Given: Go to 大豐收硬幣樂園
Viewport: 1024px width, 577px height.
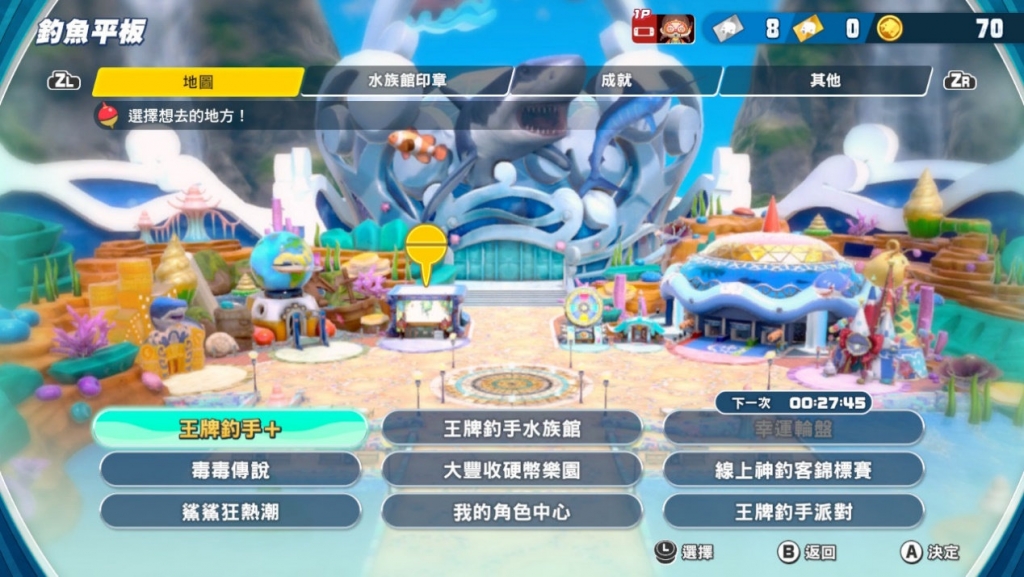Looking at the screenshot, I should click(512, 470).
